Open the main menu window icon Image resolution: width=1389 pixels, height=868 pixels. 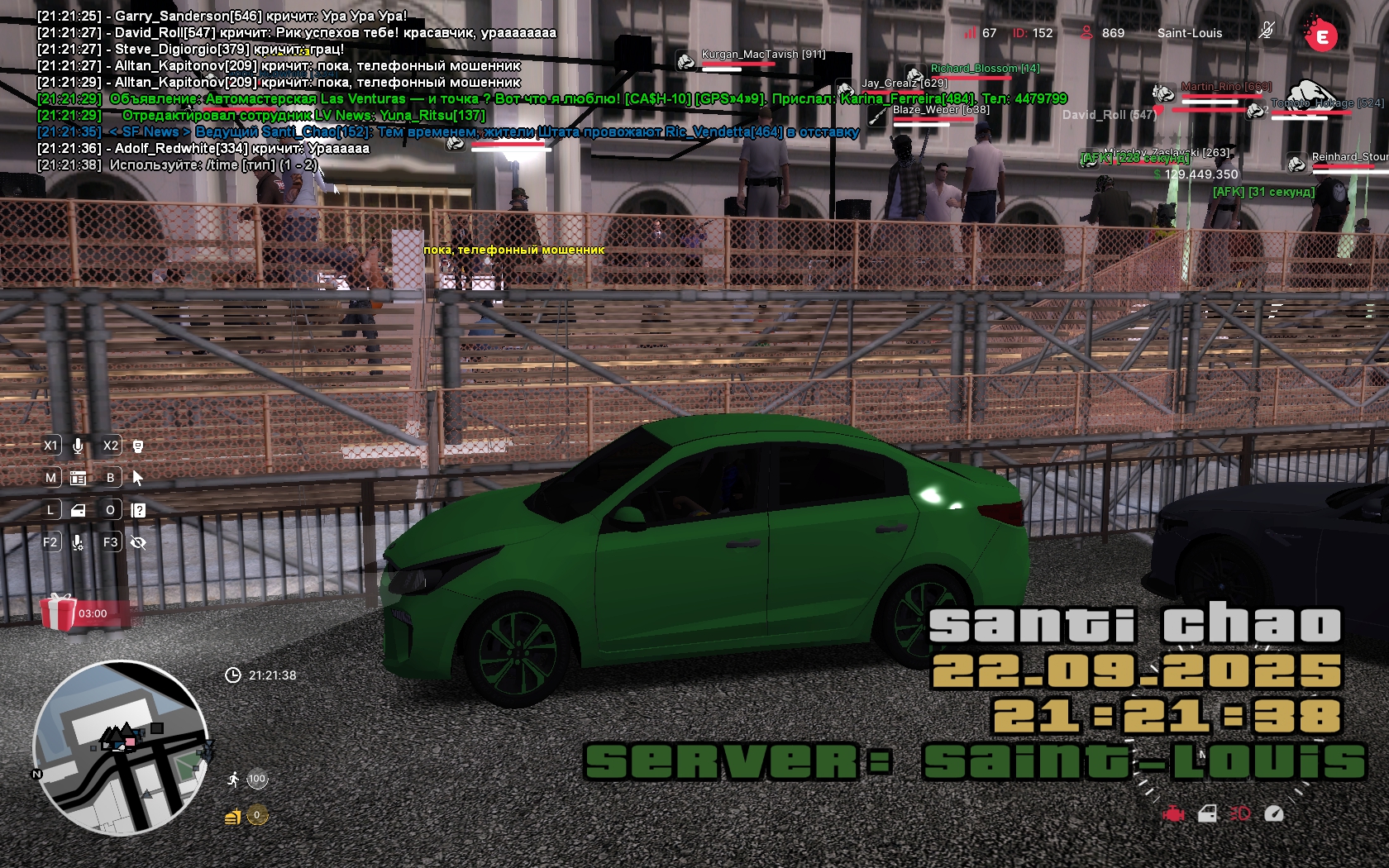coord(79,478)
